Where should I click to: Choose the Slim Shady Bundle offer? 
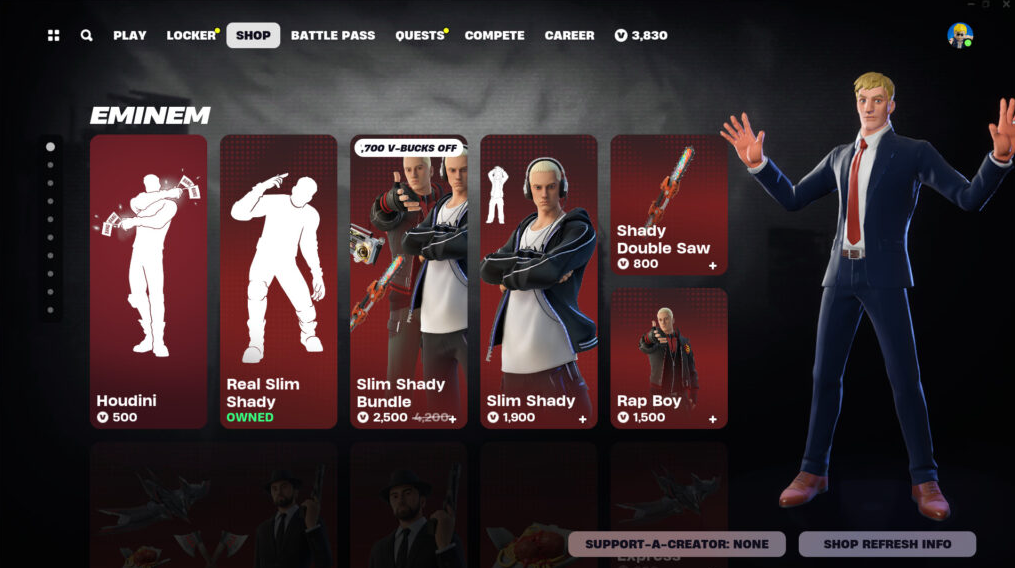point(409,281)
